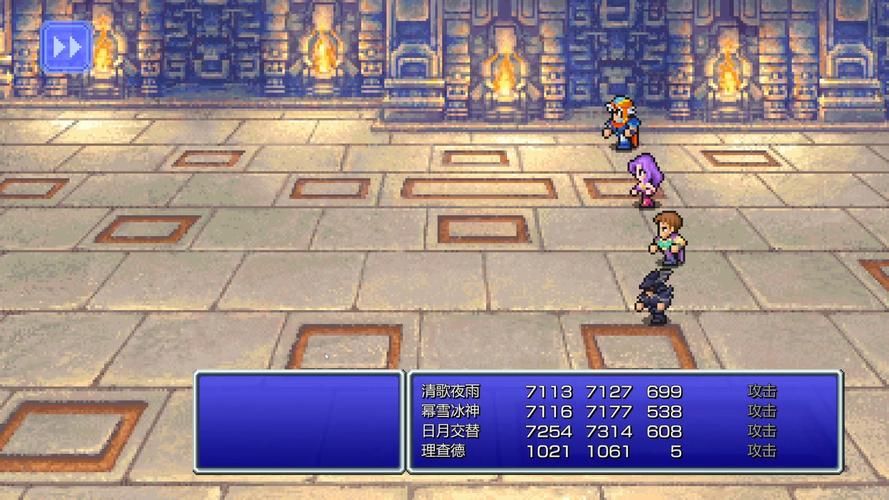Viewport: 889px width, 500px height.
Task: Select party member 清歌夜雨 in status list
Action: (x=450, y=391)
